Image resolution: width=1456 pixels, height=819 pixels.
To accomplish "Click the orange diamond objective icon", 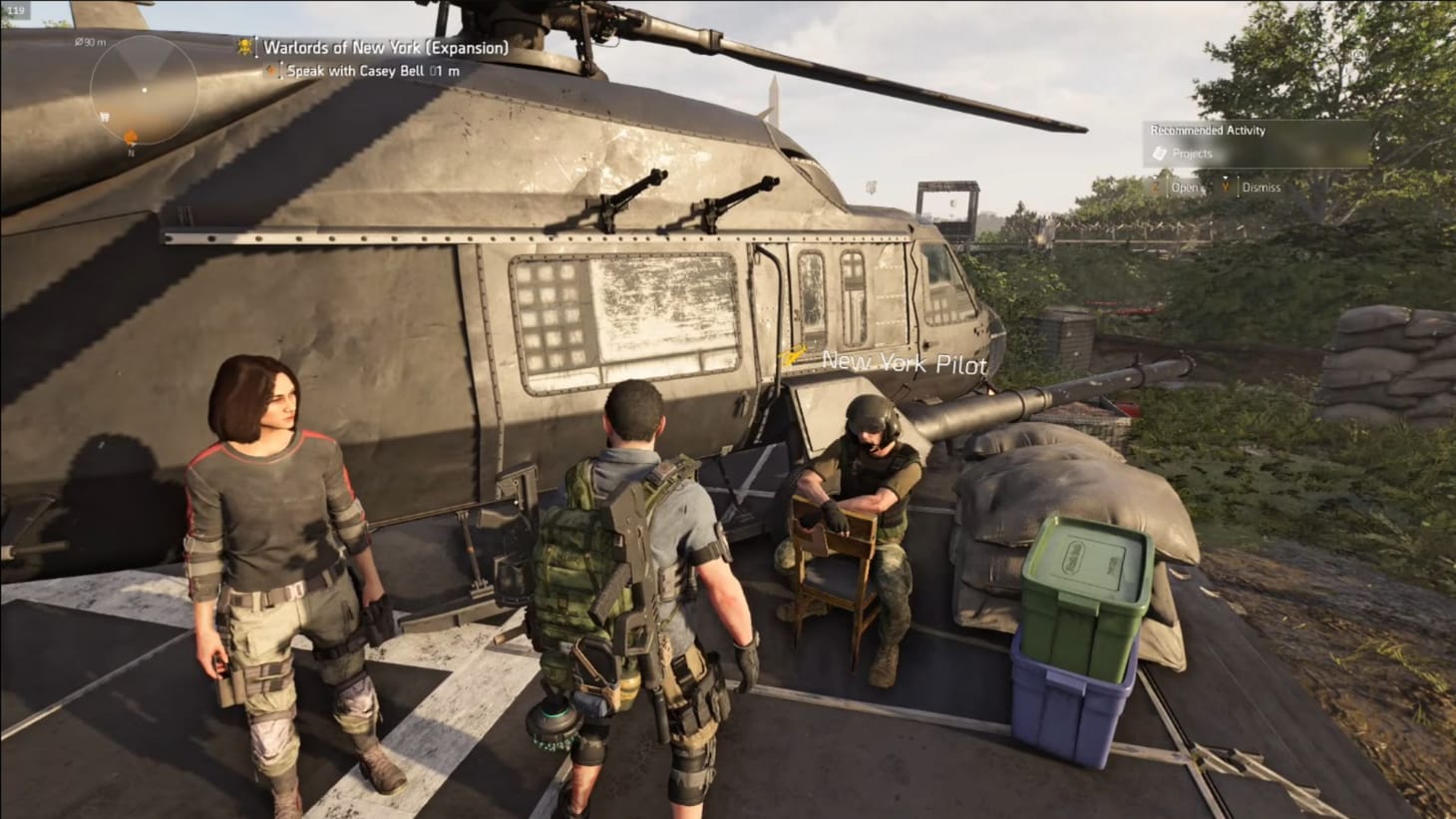I will 271,71.
